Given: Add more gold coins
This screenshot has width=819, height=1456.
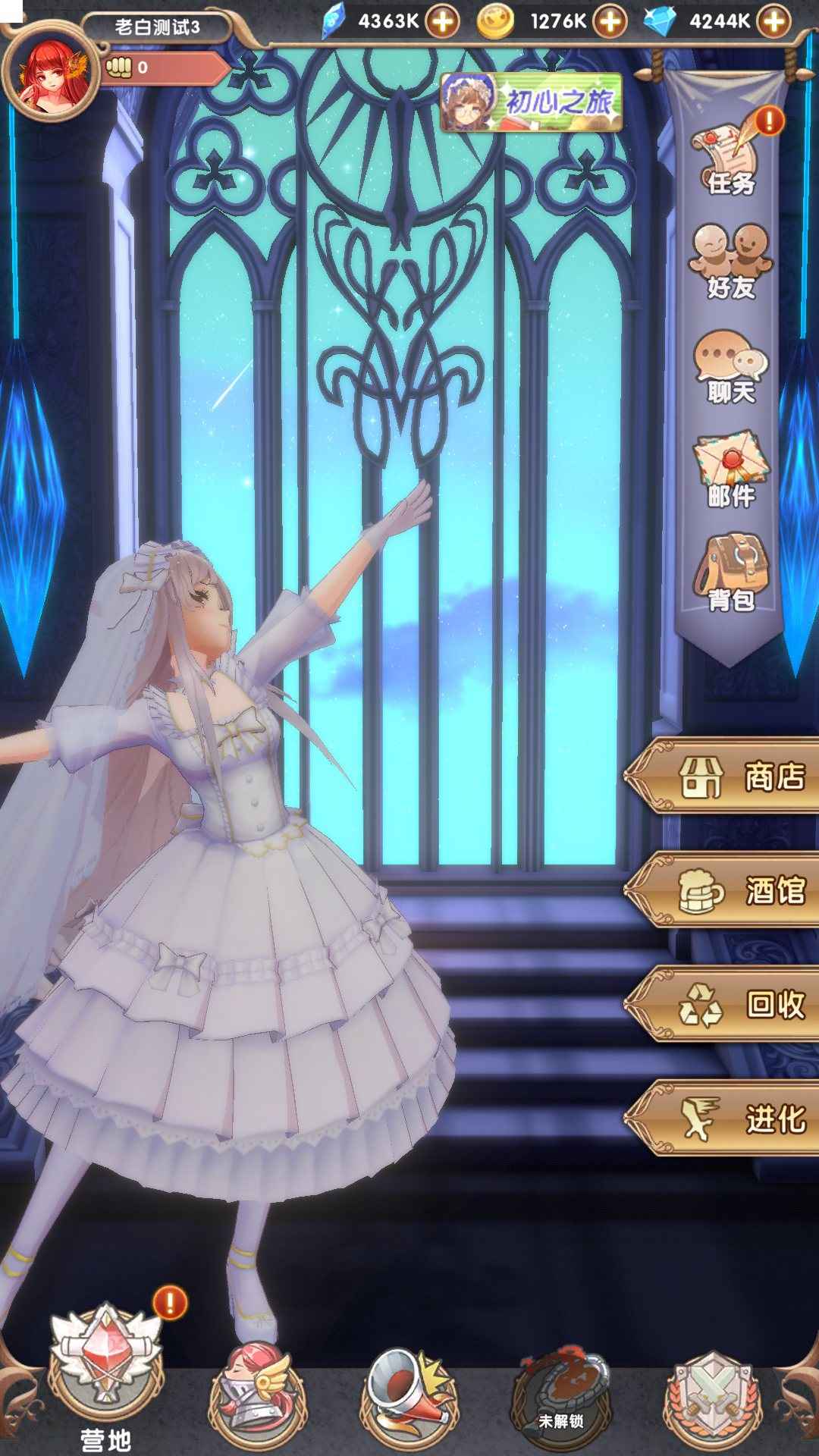Looking at the screenshot, I should coord(610,21).
